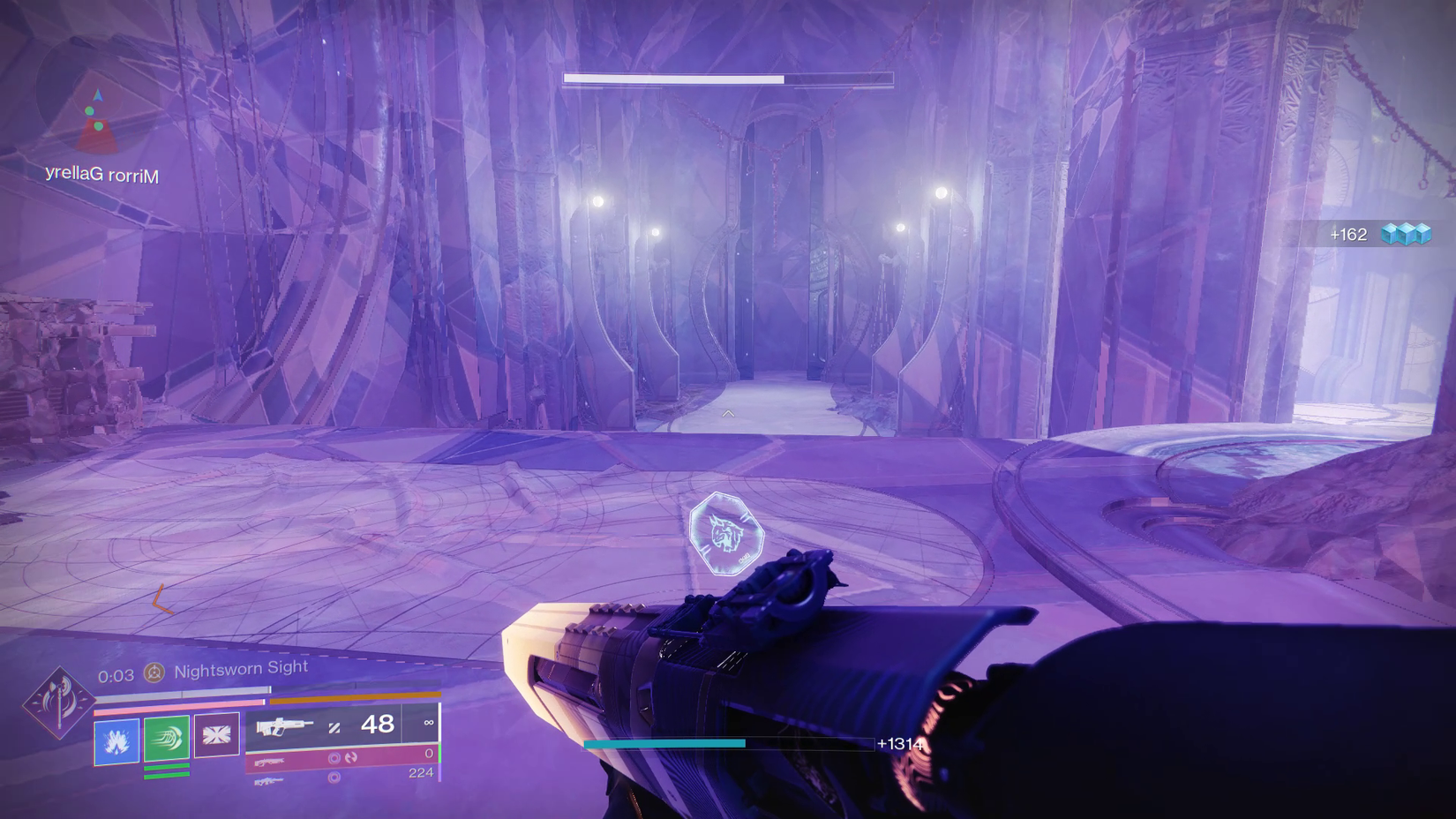Click the infinity ammo reserve symbol
The image size is (1456, 819).
tap(428, 725)
